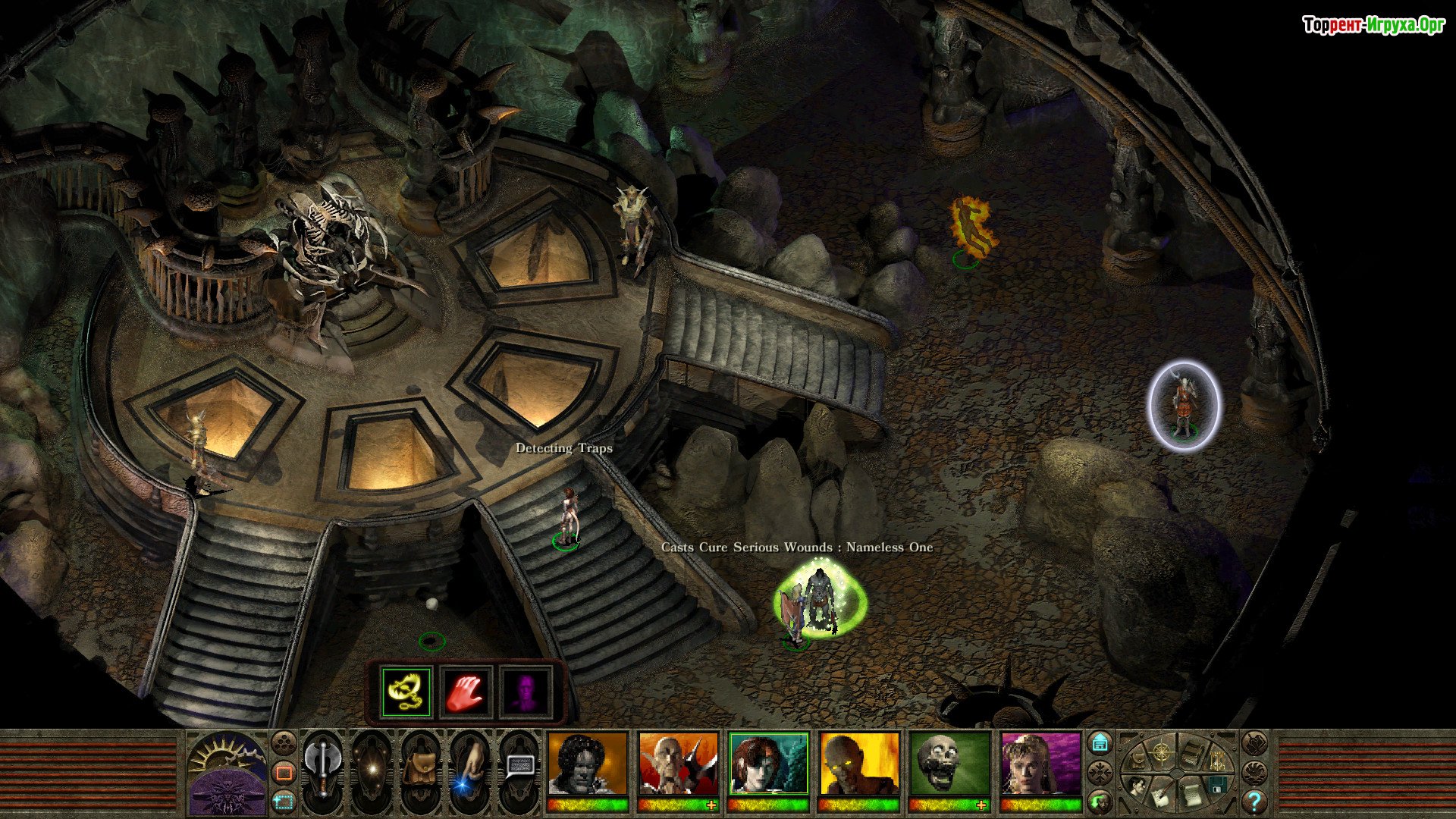Select the blonde woman portrait on purple
Image resolution: width=1456 pixels, height=819 pixels.
point(1040,764)
